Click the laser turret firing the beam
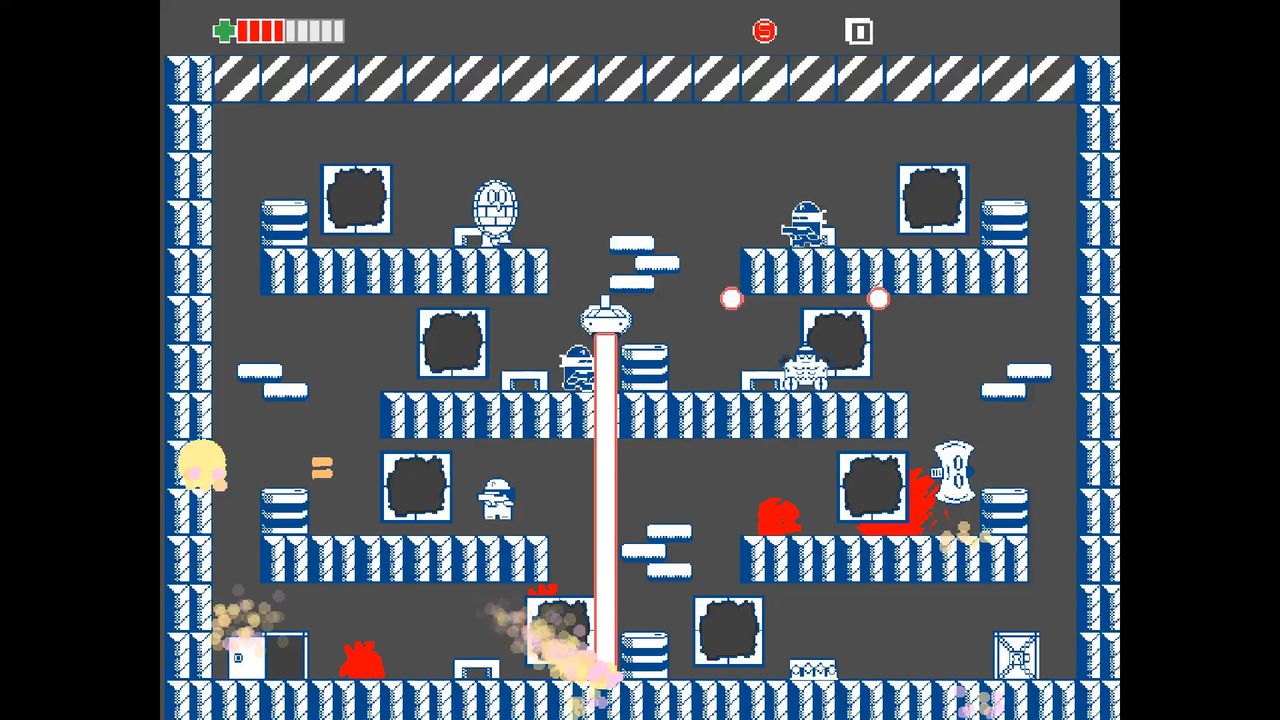 click(606, 318)
